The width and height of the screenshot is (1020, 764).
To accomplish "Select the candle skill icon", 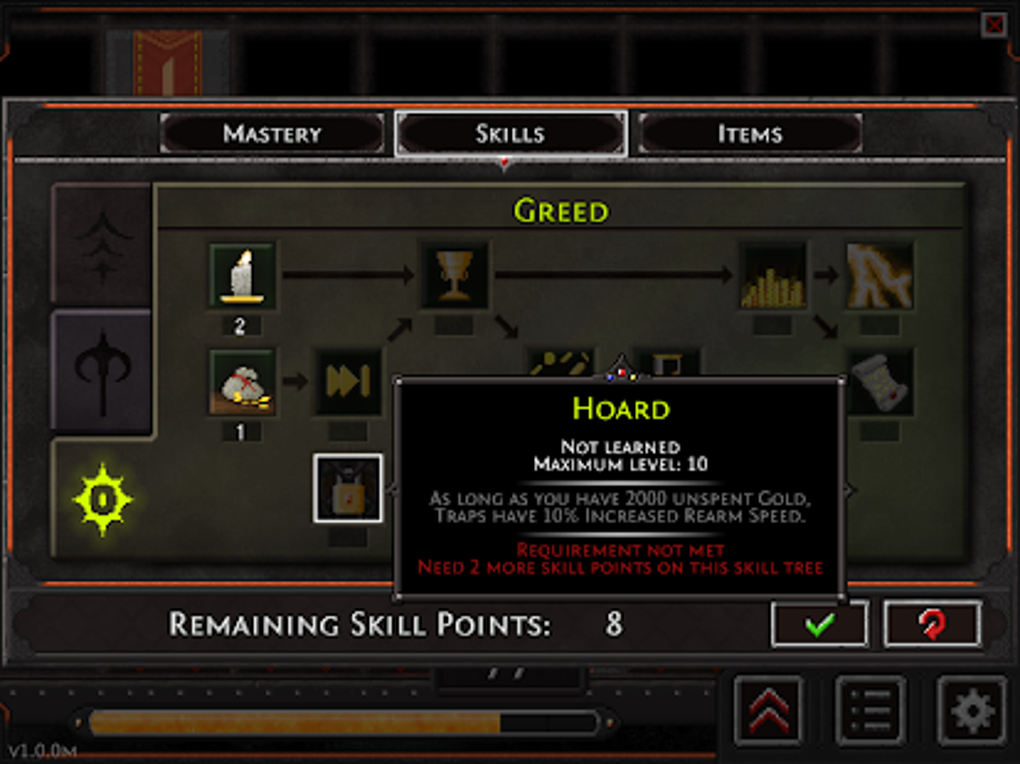I will coord(242,276).
